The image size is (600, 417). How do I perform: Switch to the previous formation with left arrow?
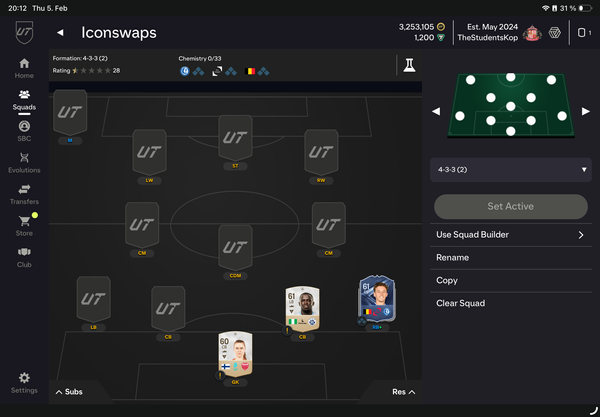[x=436, y=111]
